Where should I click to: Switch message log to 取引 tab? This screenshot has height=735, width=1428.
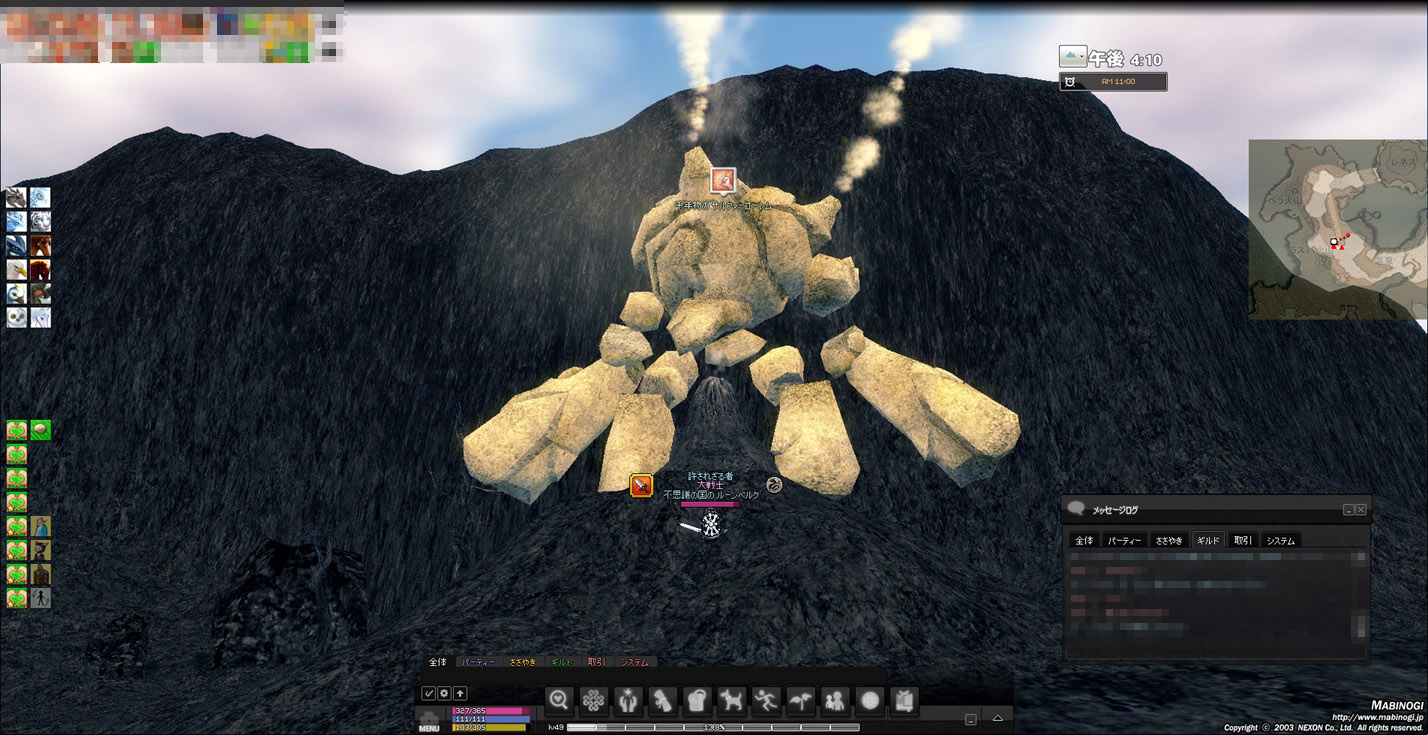1242,541
